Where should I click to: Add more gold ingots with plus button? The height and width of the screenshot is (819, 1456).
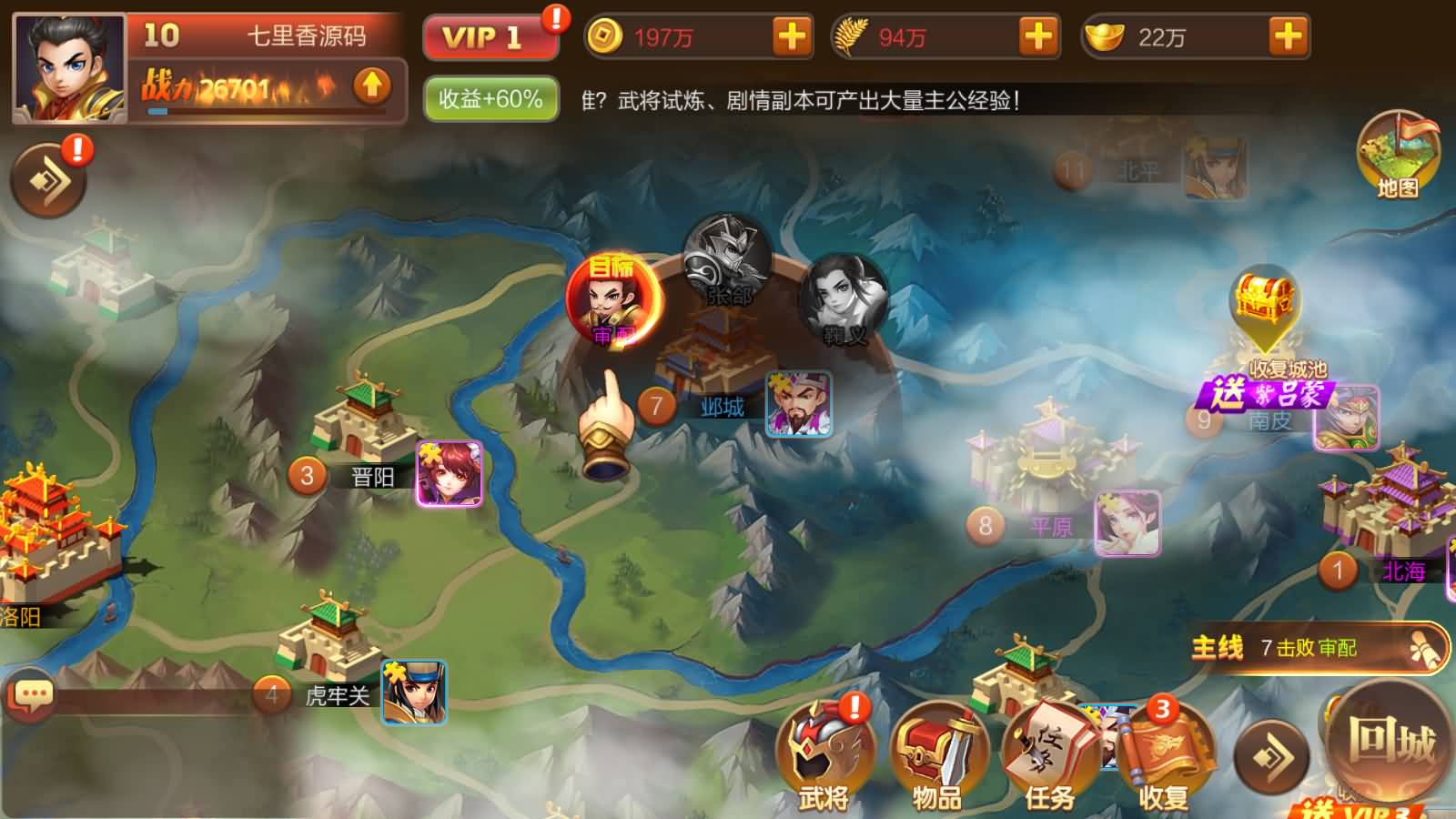(1288, 37)
